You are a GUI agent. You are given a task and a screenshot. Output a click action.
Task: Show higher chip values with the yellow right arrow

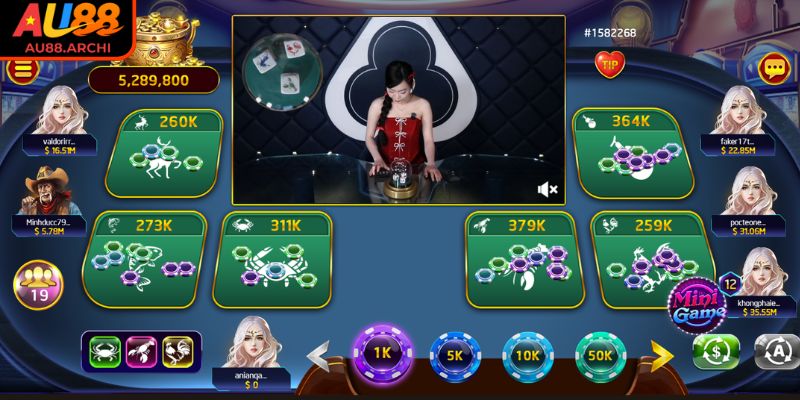pos(662,353)
